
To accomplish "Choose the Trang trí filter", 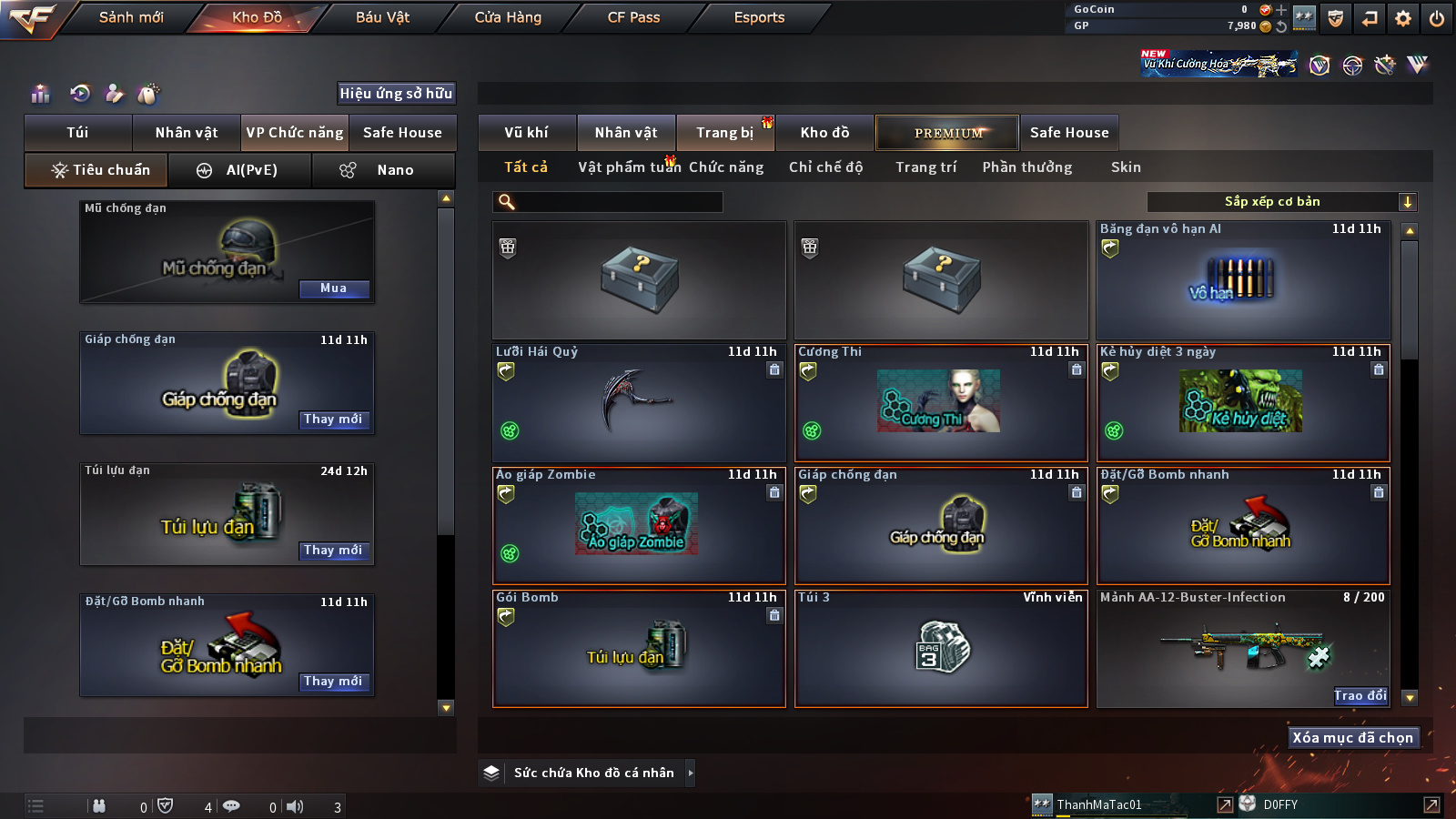I will [x=925, y=167].
